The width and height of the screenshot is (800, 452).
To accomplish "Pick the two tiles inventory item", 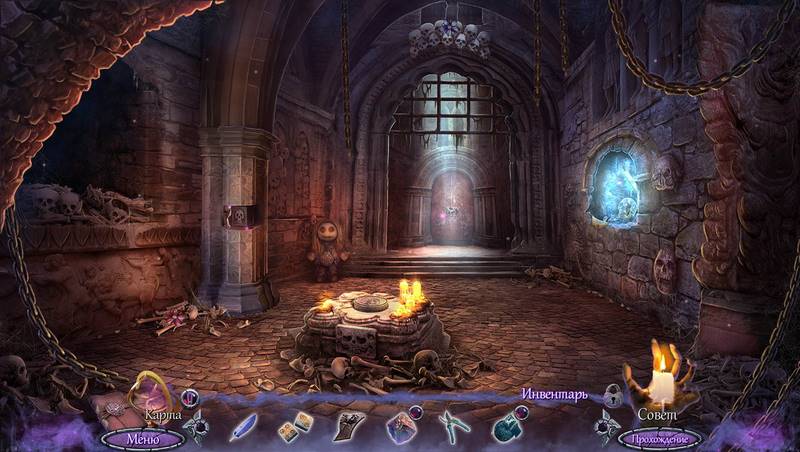I will coord(296,426).
